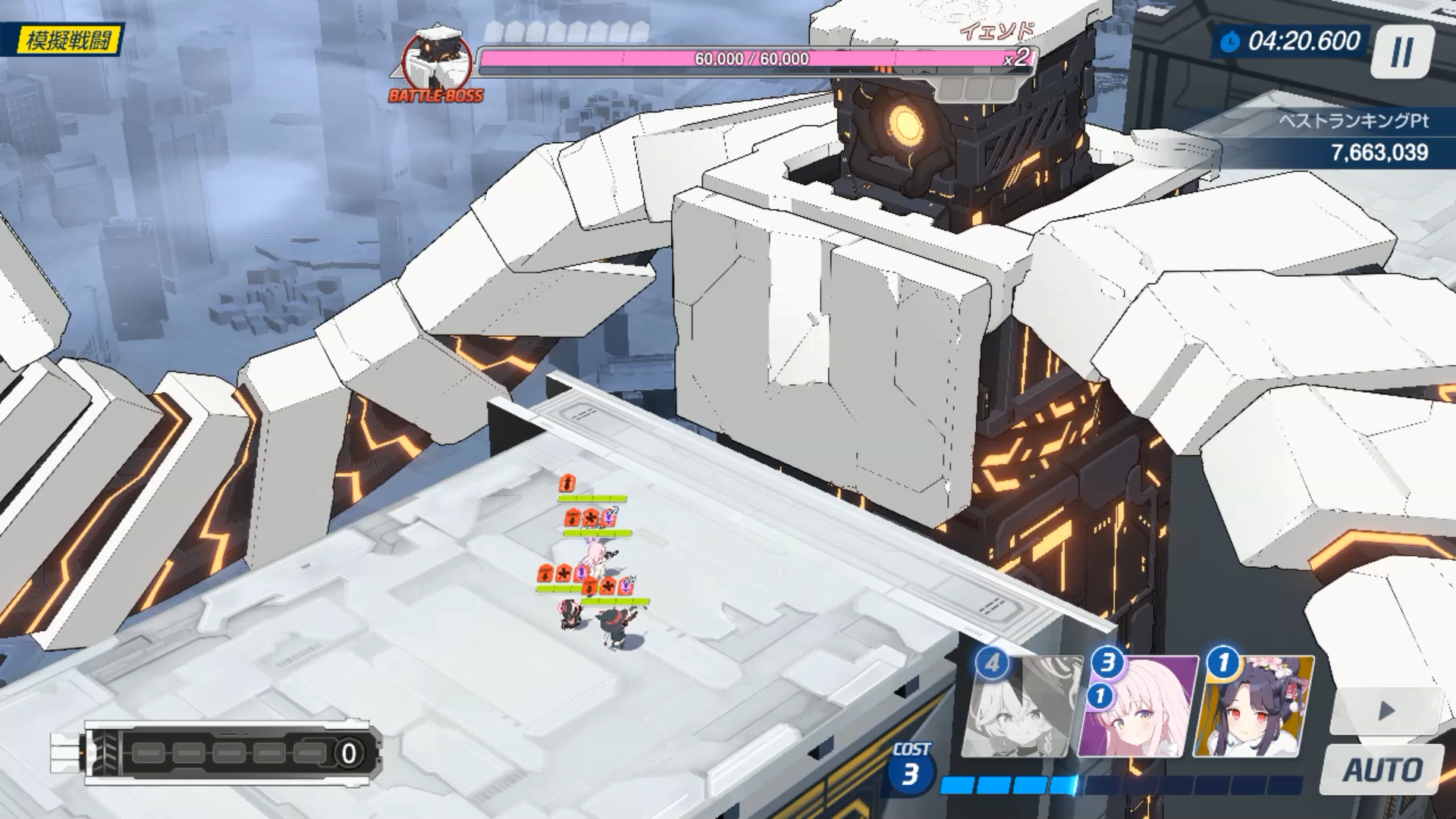Pause the battle
This screenshot has height=819, width=1456.
tap(1401, 52)
